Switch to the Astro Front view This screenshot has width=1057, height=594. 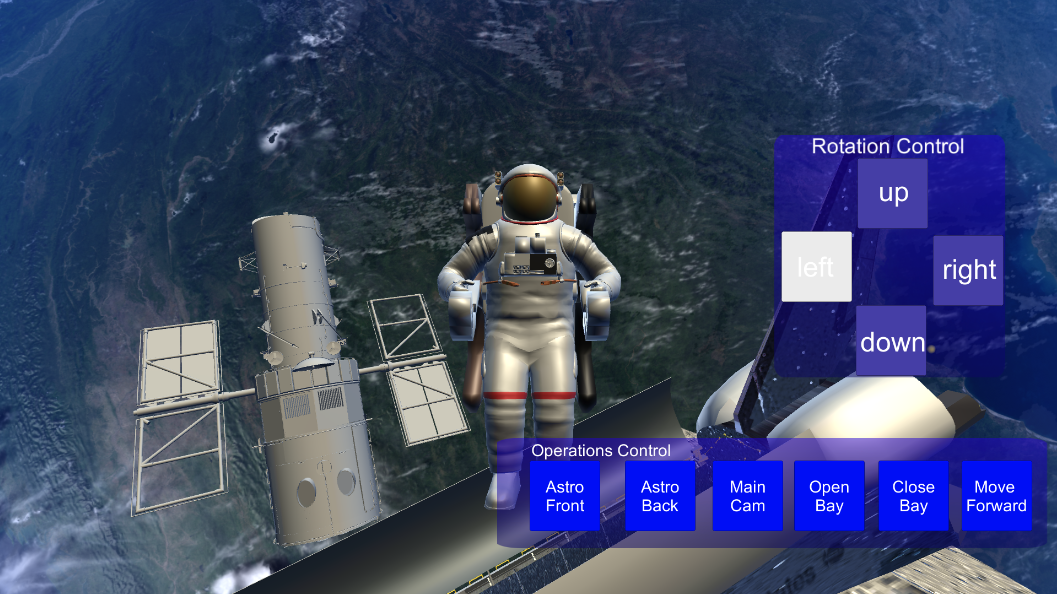pos(565,496)
